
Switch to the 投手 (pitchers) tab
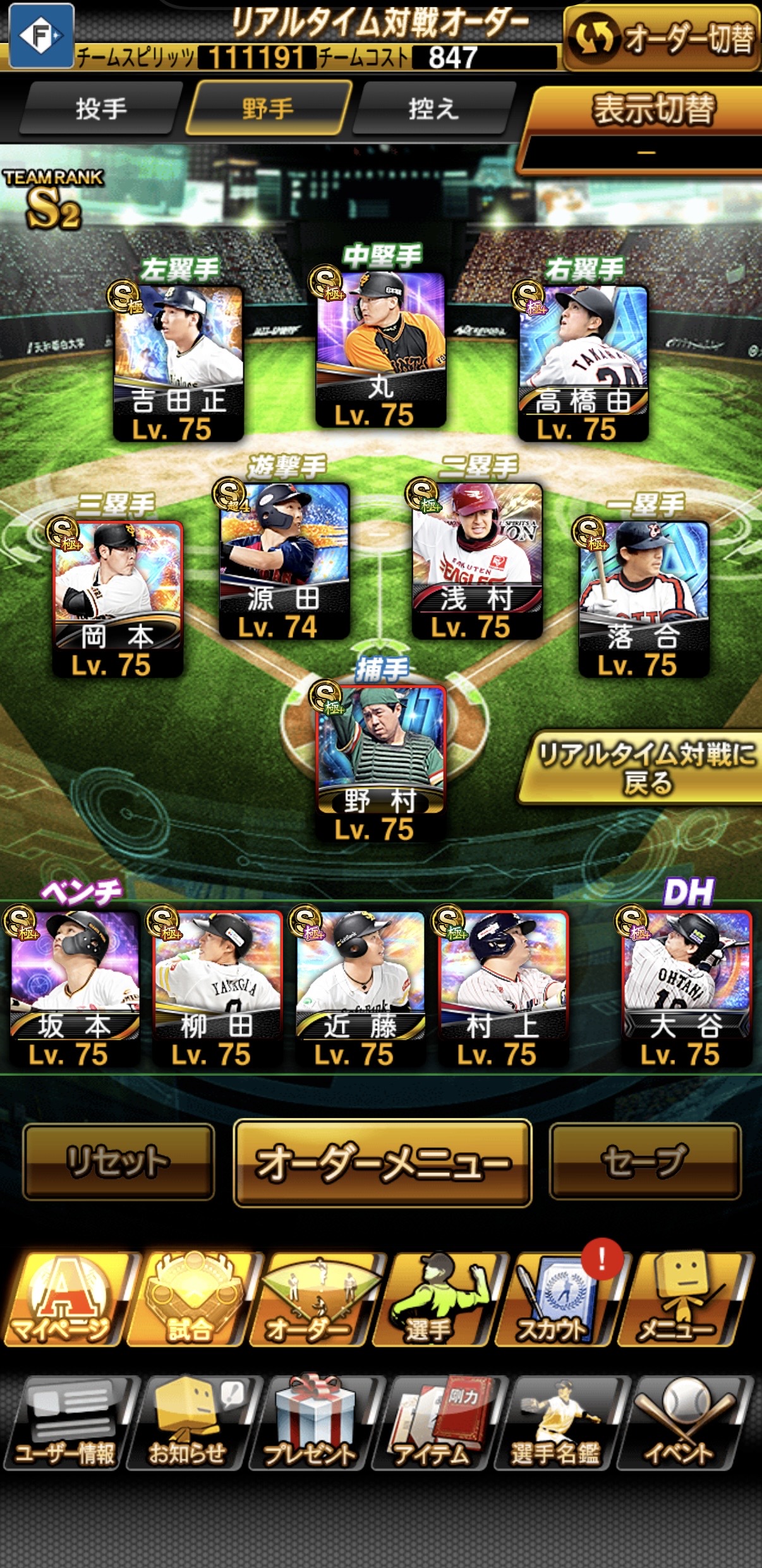[101, 109]
